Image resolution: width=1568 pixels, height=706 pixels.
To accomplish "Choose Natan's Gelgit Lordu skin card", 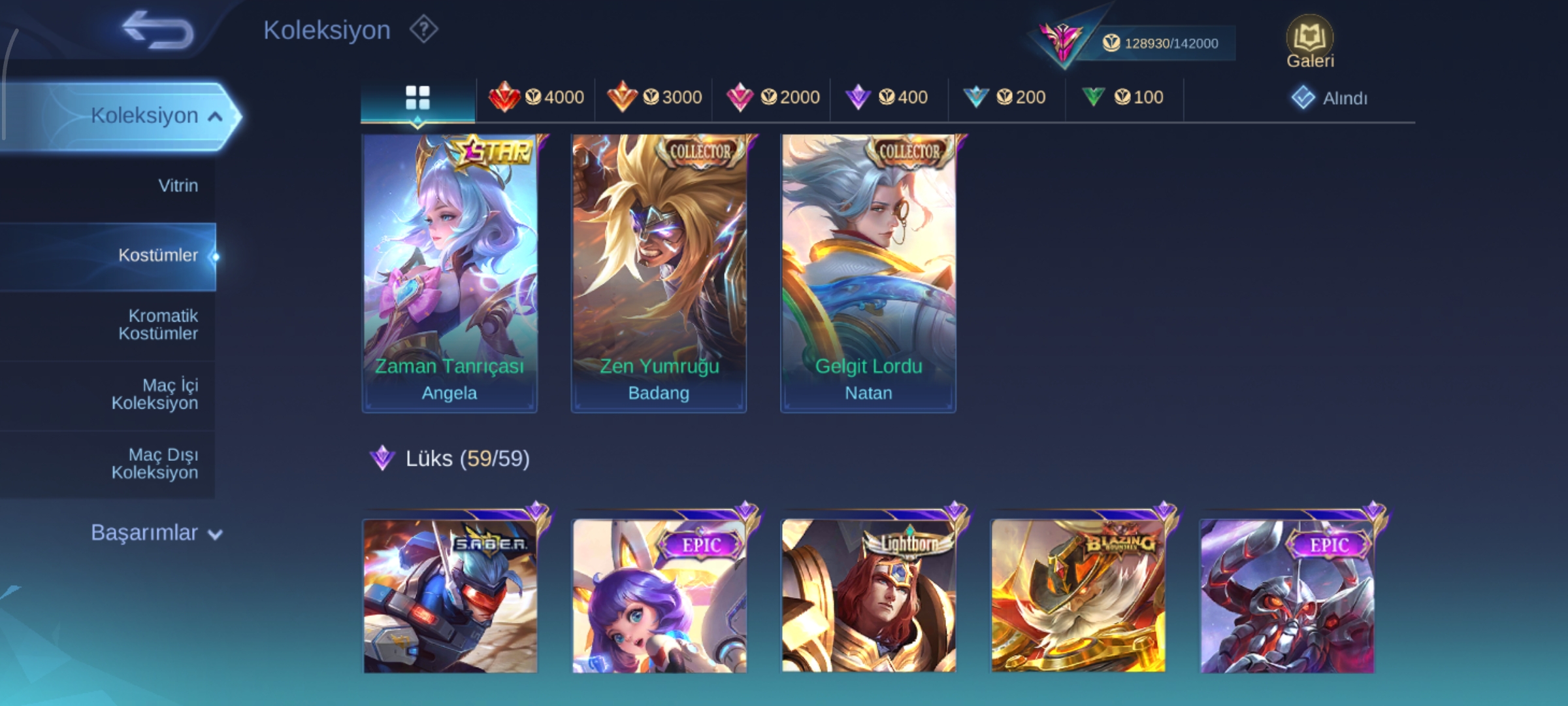I will (x=868, y=273).
